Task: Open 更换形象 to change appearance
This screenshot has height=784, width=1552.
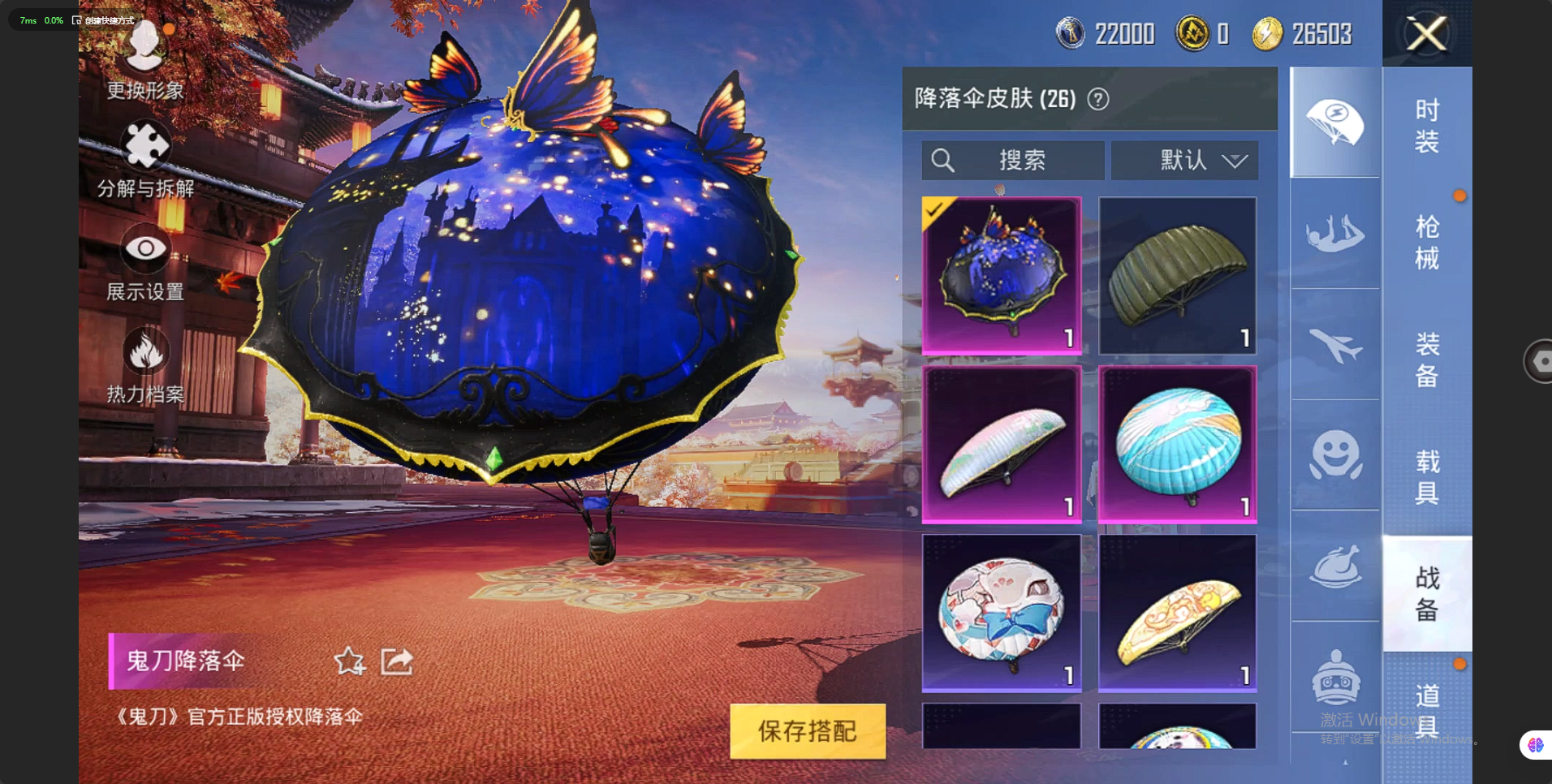Action: tap(145, 58)
